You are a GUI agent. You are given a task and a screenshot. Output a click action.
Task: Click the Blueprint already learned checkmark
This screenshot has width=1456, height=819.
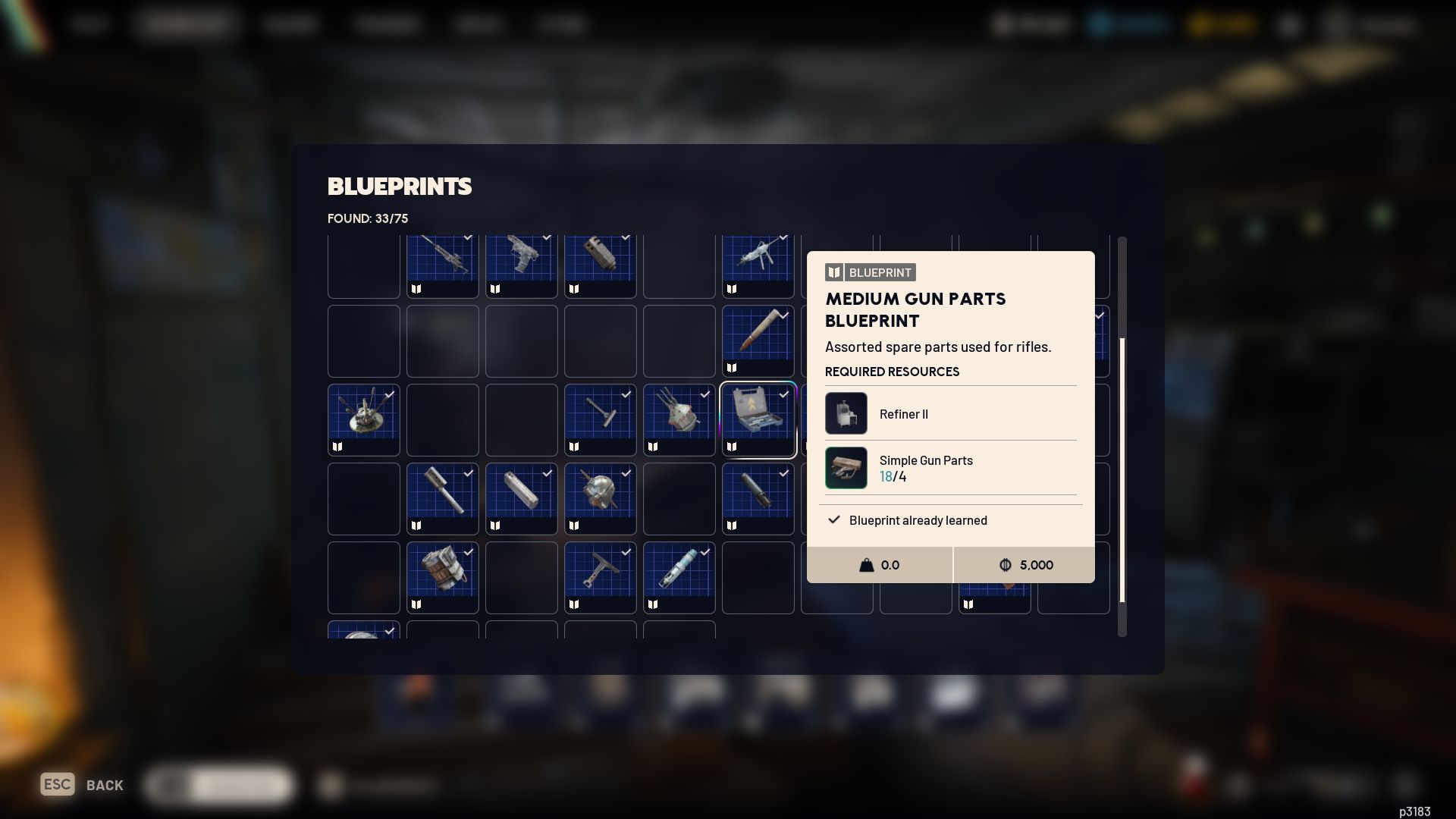[833, 520]
